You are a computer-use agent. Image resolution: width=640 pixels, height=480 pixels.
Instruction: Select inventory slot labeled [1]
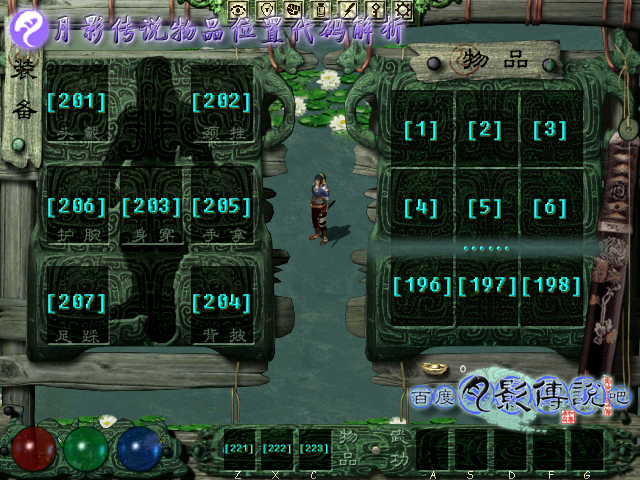coord(421,130)
